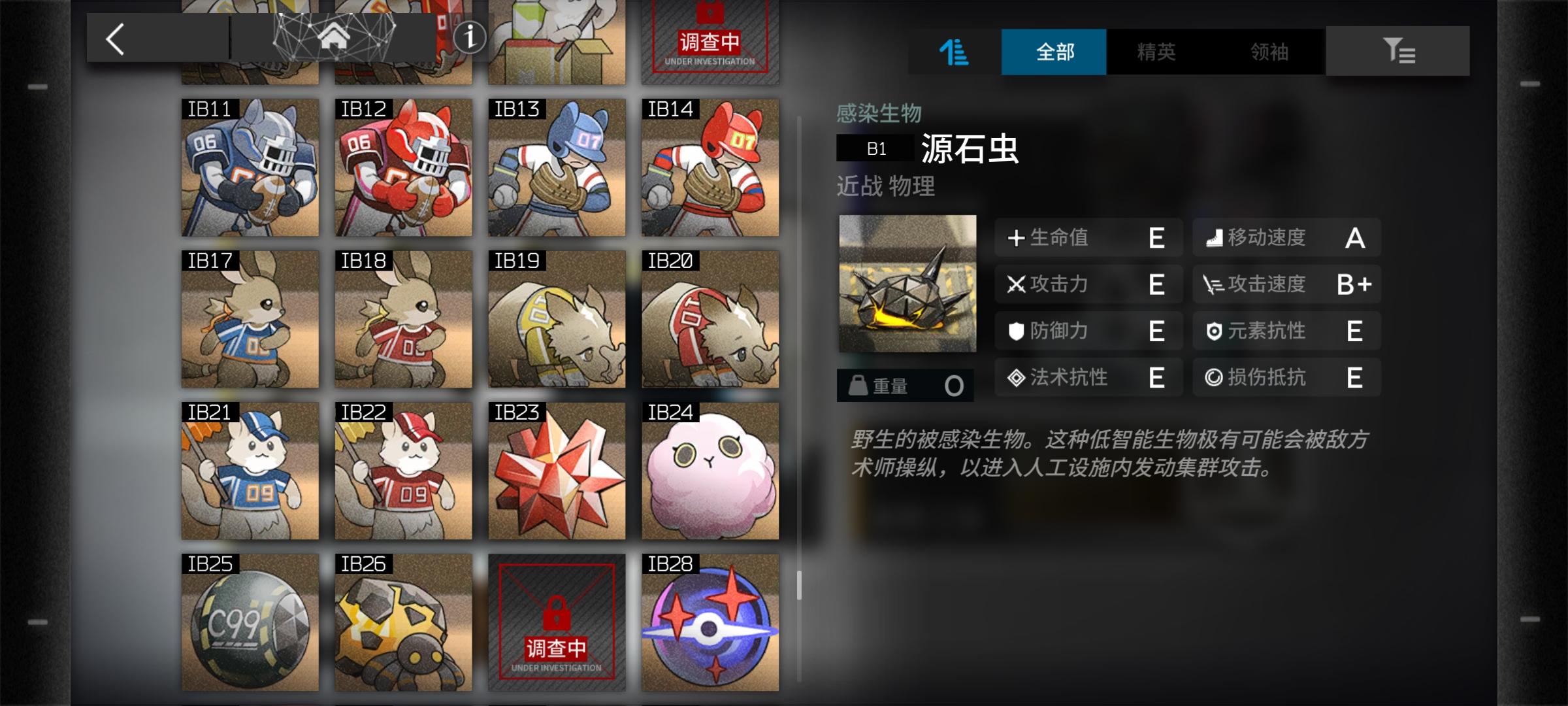
Task: Select the IB24 pink fluffy creature thumbnail
Action: point(710,471)
